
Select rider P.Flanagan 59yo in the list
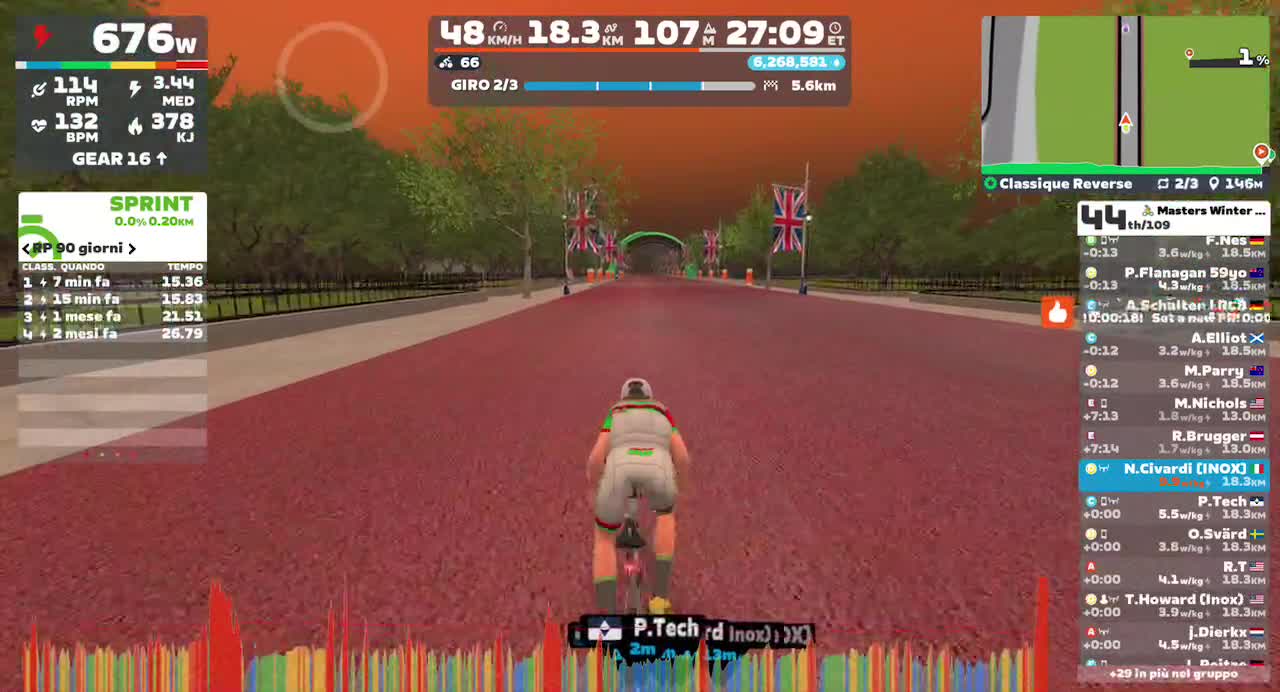click(x=1172, y=279)
